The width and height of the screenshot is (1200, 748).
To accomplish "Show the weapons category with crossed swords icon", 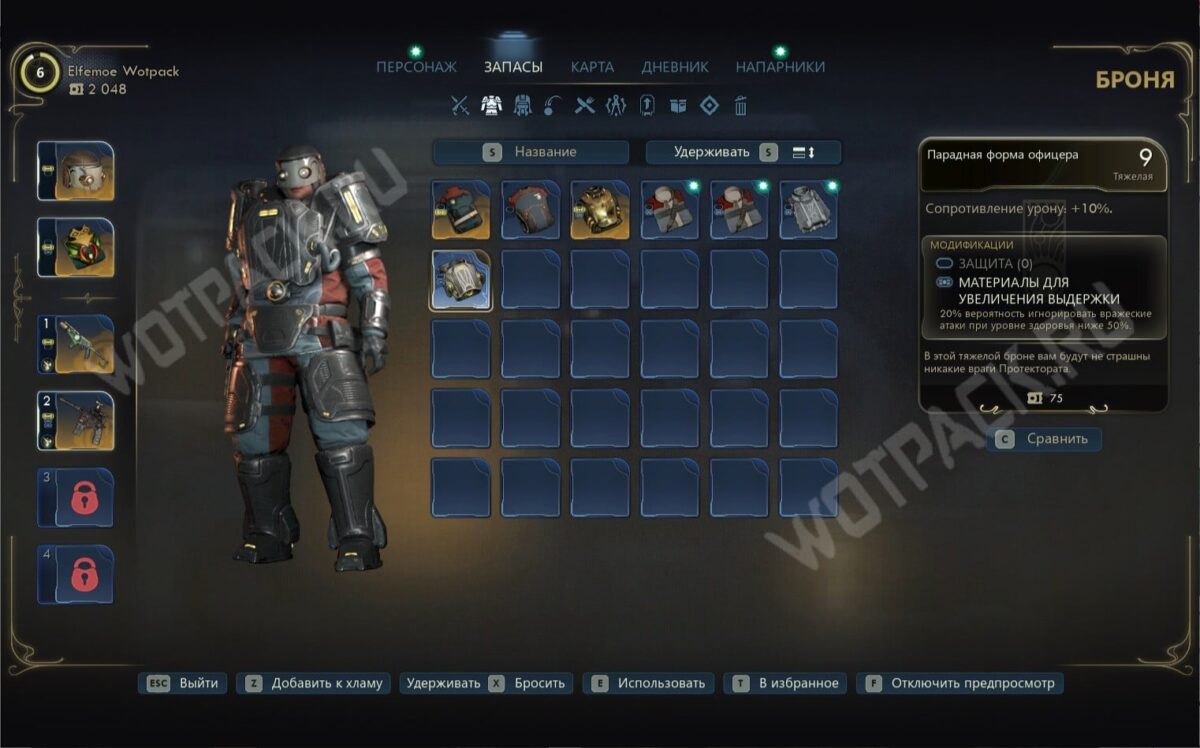I will (x=460, y=105).
